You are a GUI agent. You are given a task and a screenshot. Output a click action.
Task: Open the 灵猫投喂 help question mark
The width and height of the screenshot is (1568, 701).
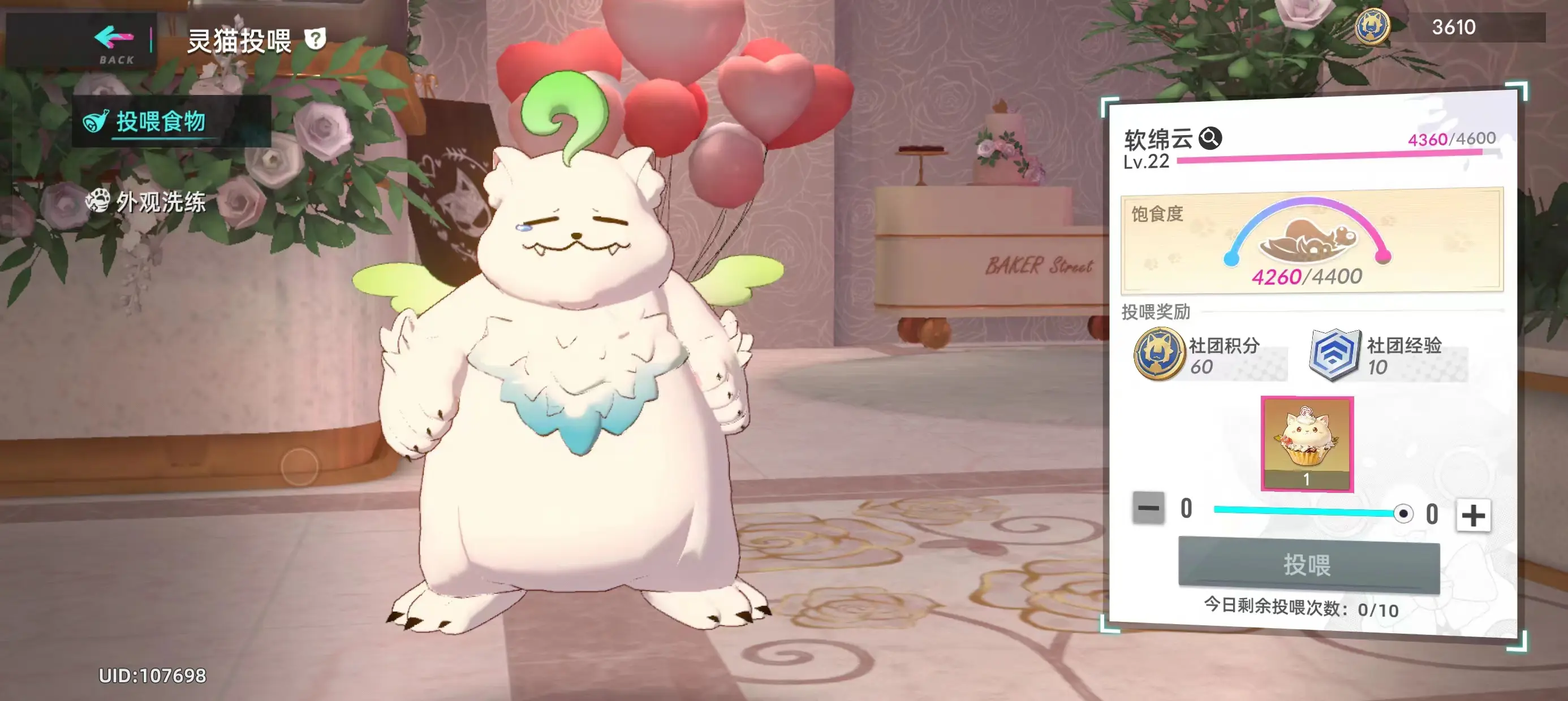point(314,38)
